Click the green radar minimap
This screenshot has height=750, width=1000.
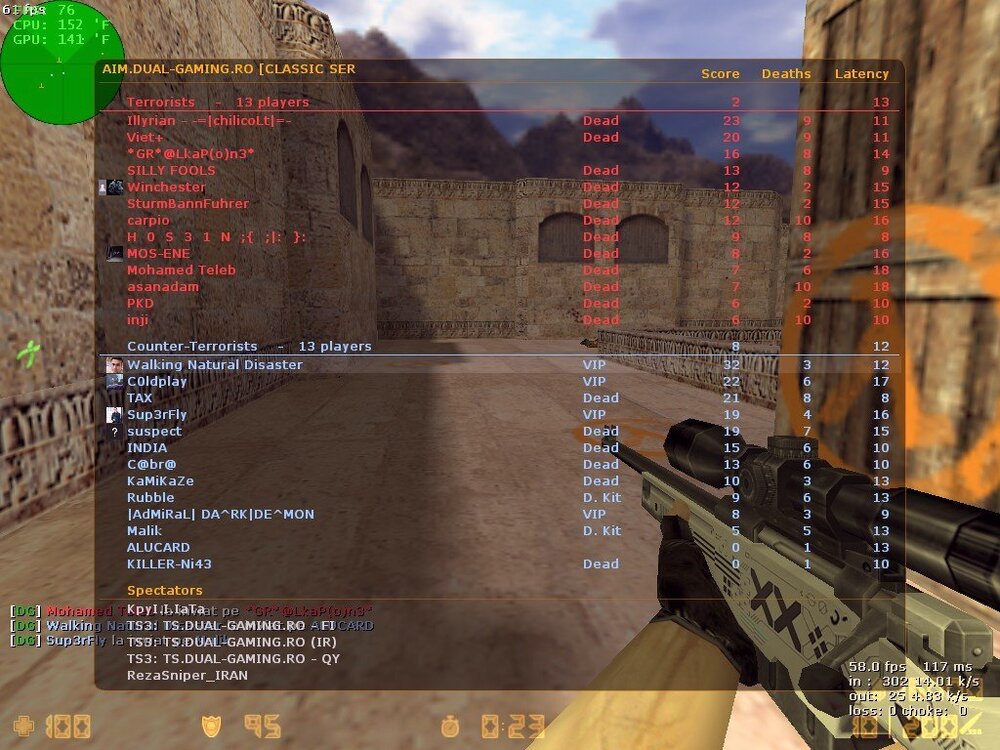(x=63, y=62)
